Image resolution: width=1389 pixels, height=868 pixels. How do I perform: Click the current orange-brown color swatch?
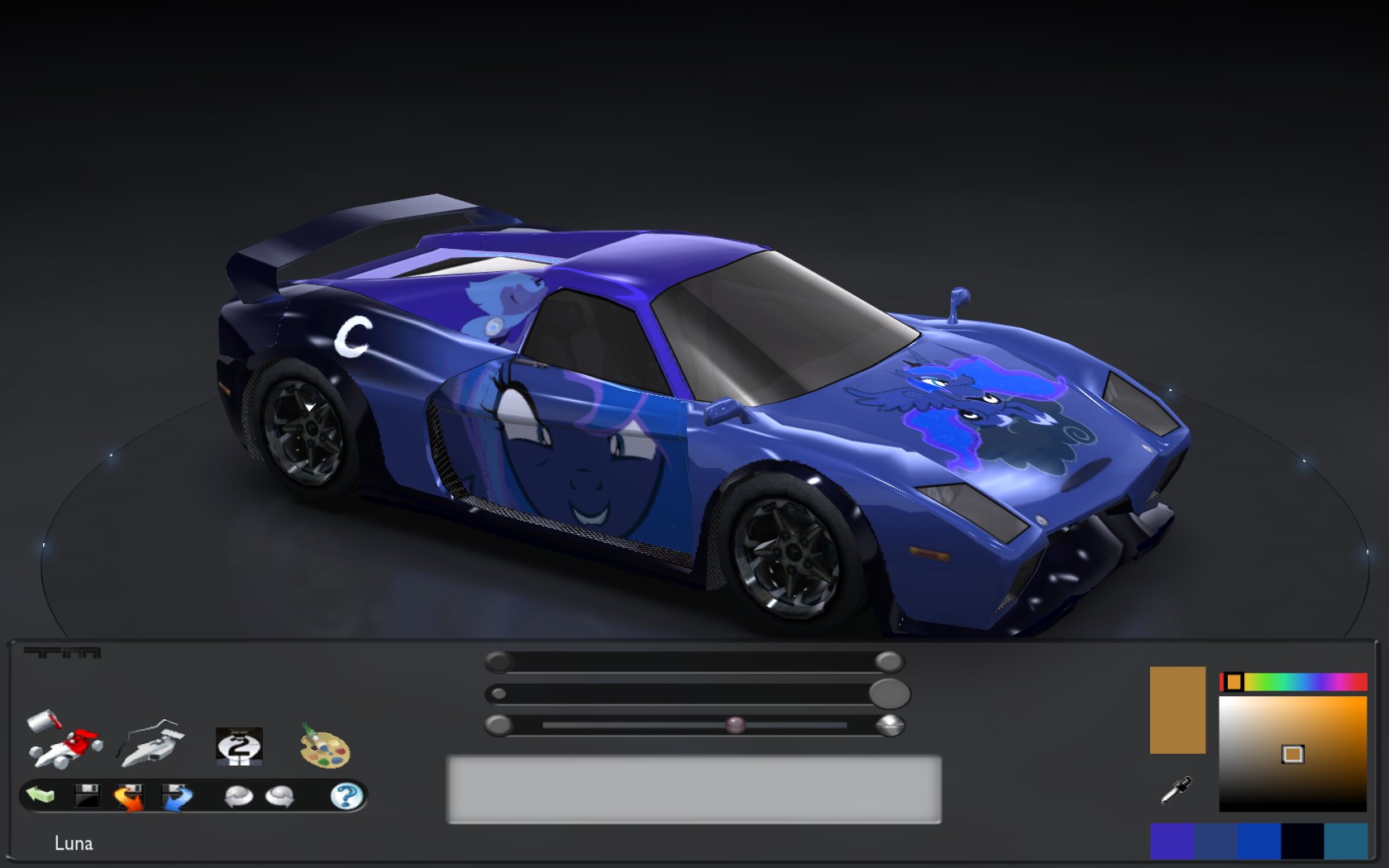pyautogui.click(x=1177, y=710)
